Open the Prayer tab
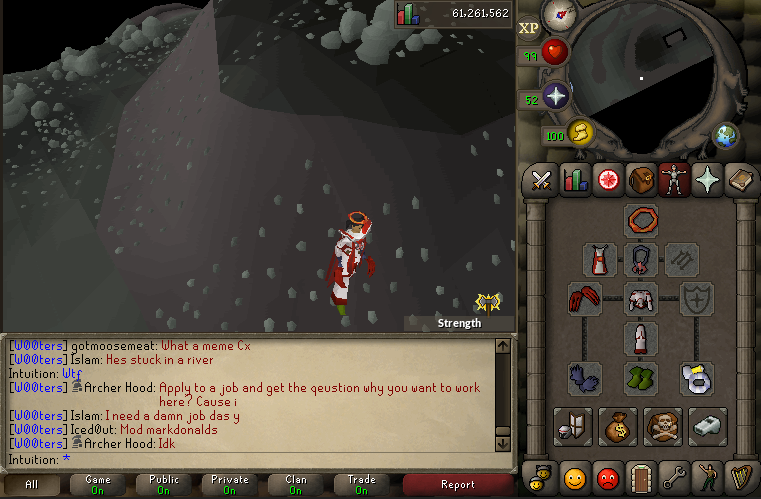 707,180
